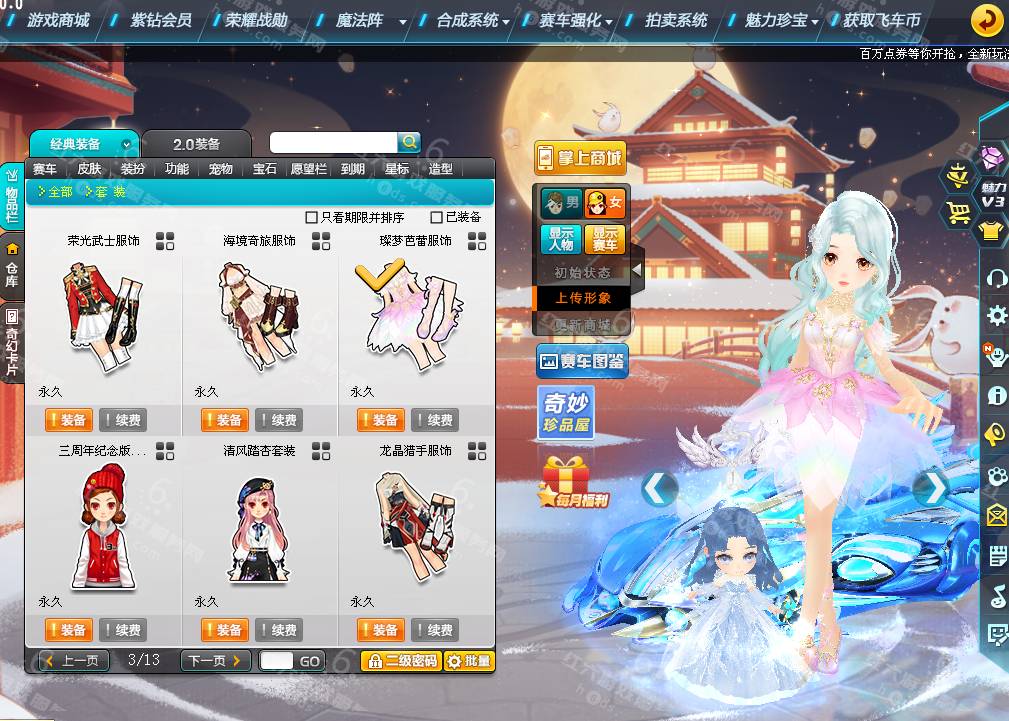Open the 游戏商城 game shop menu
The image size is (1009, 721).
[58, 20]
